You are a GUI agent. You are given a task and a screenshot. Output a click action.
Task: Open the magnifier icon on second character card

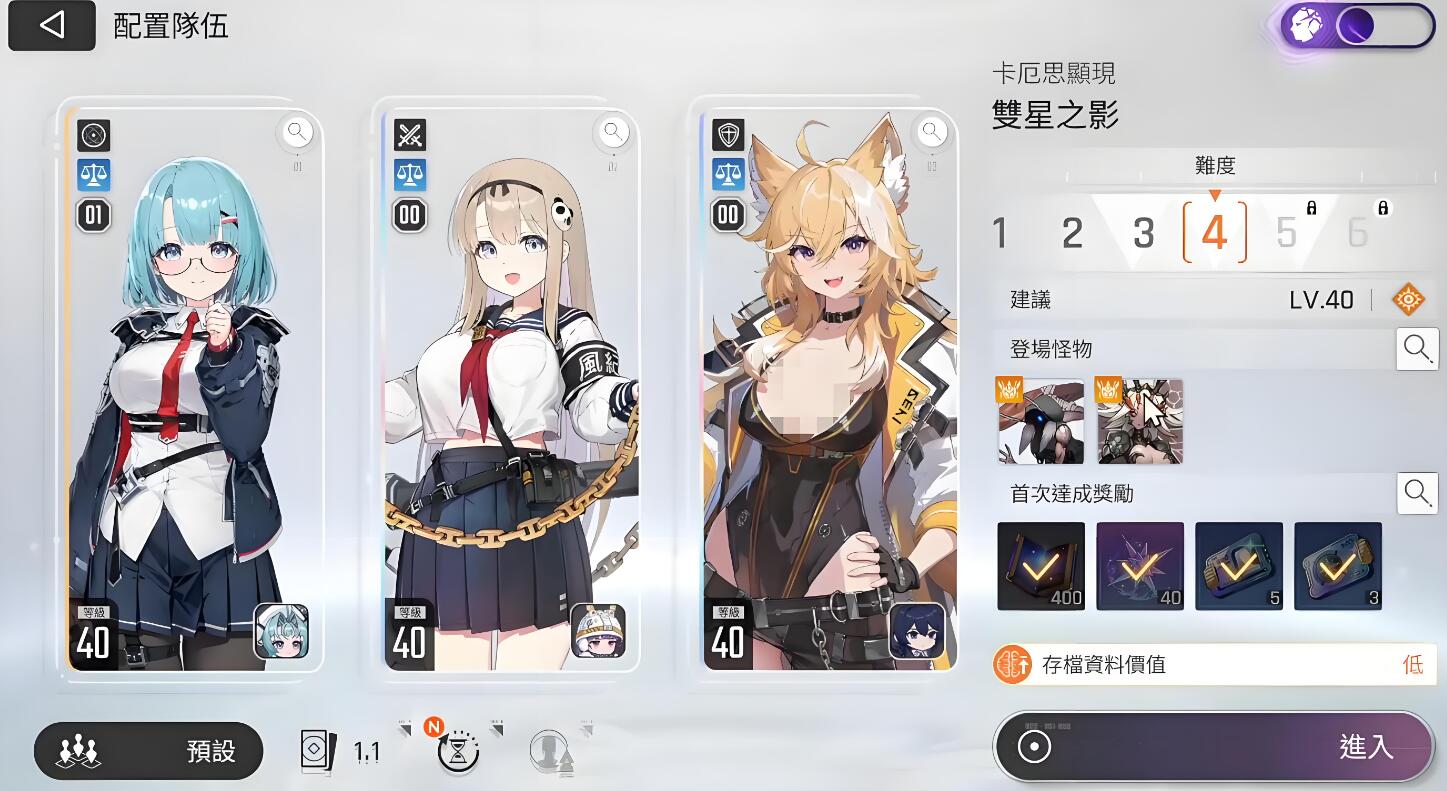(x=612, y=131)
